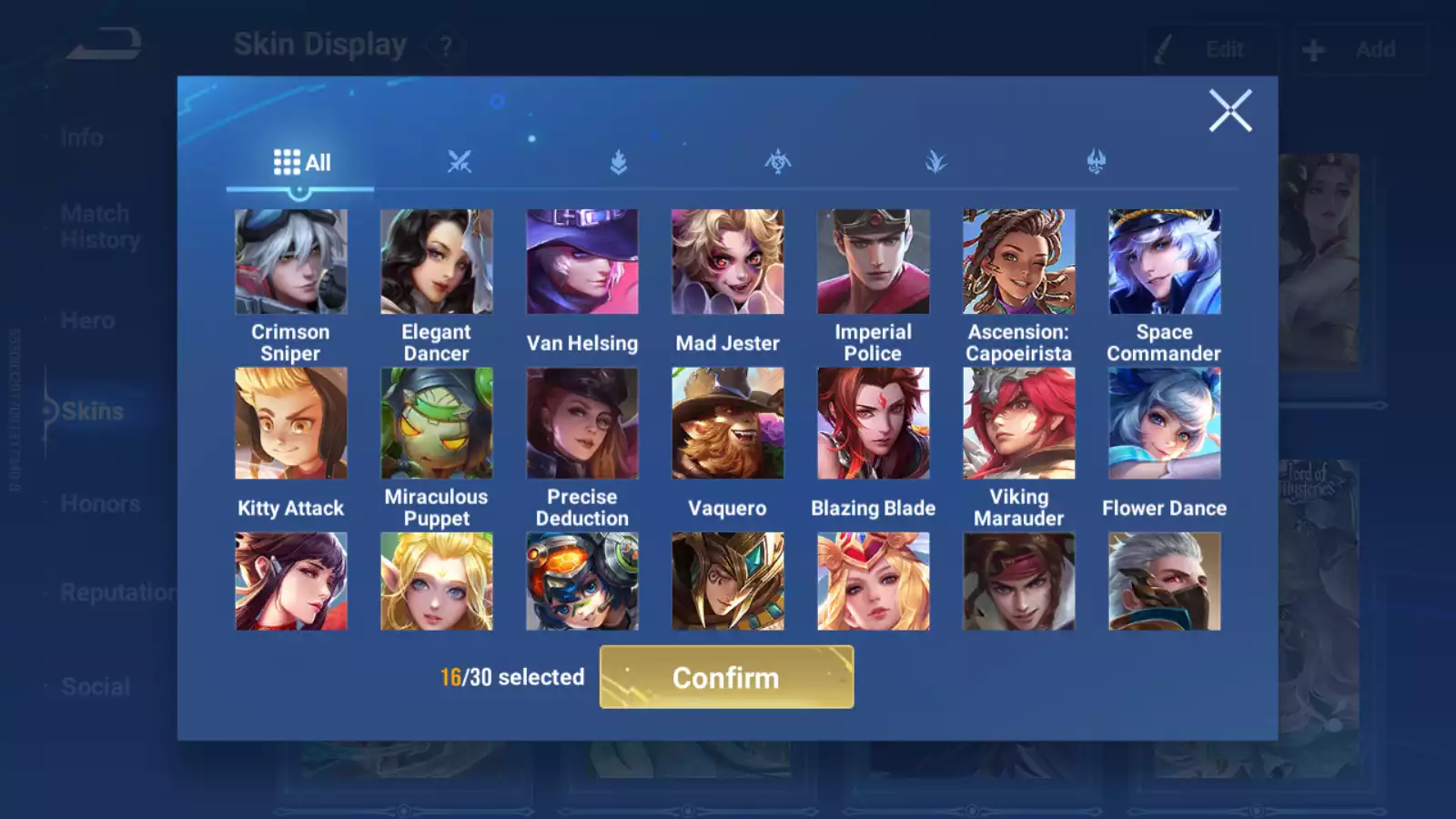
Task: Choose the Viking Marauder skin
Action: tap(1019, 423)
